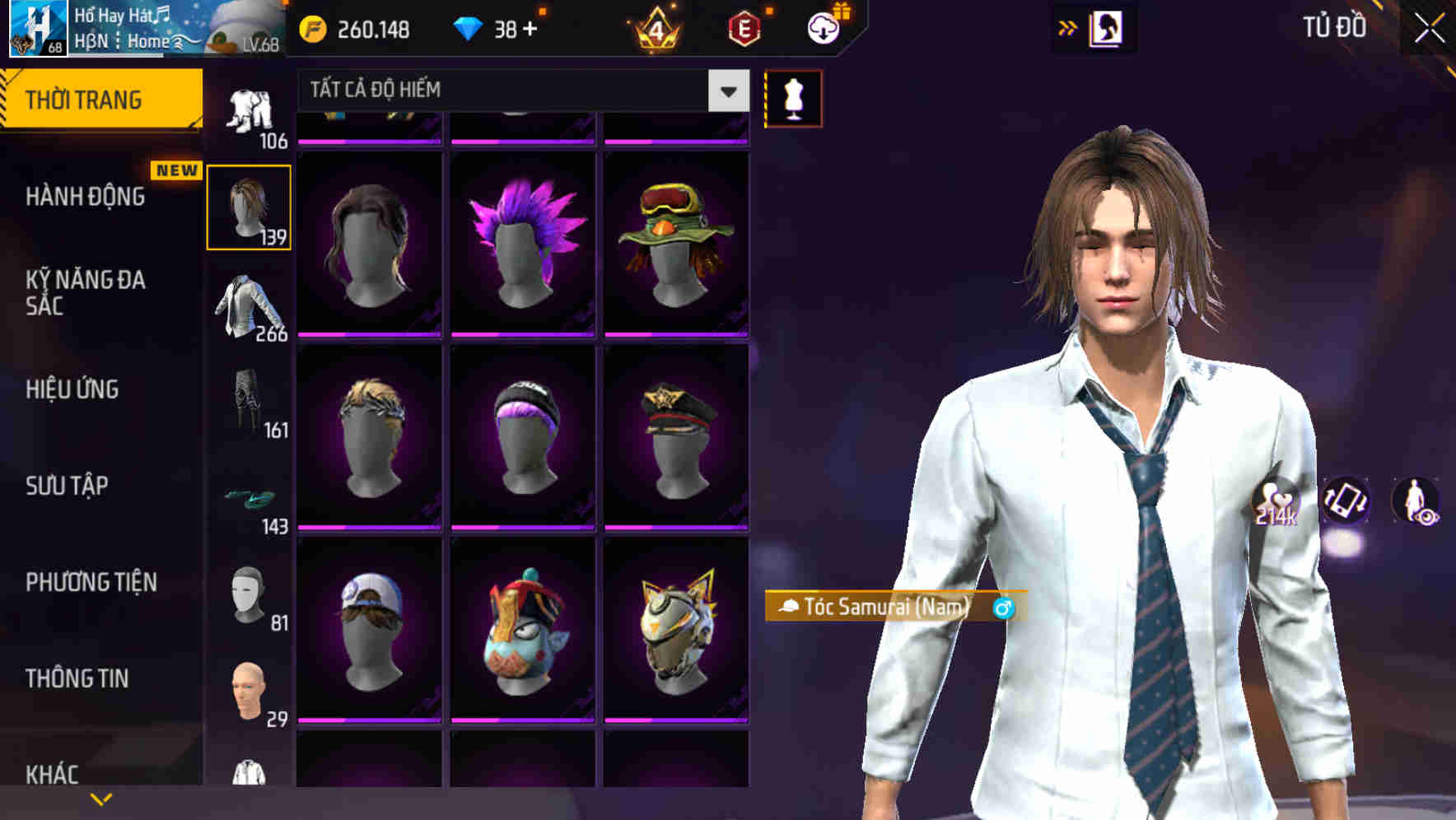Screen dimensions: 1456x820
Task: Open the shirts category showing 266 items
Action: [249, 309]
